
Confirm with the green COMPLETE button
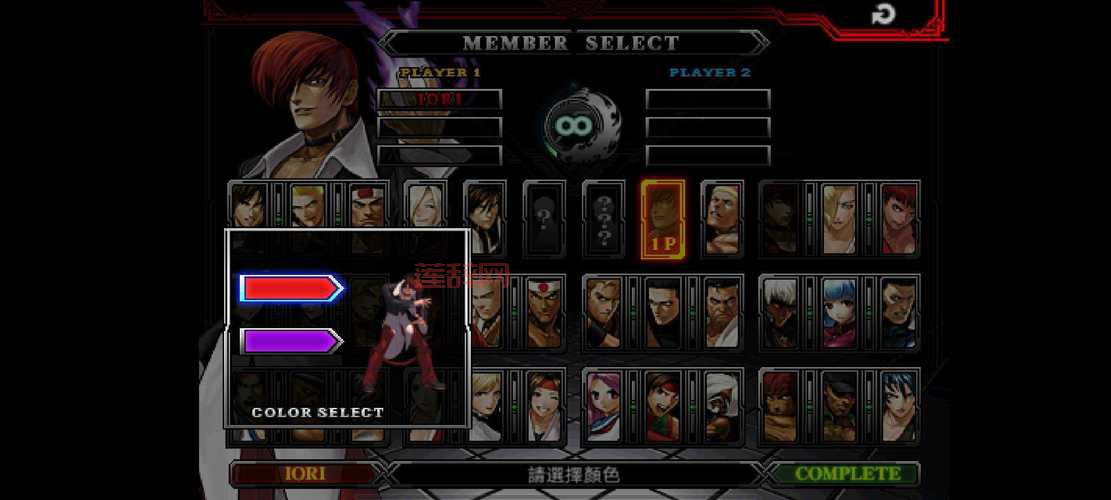(847, 473)
